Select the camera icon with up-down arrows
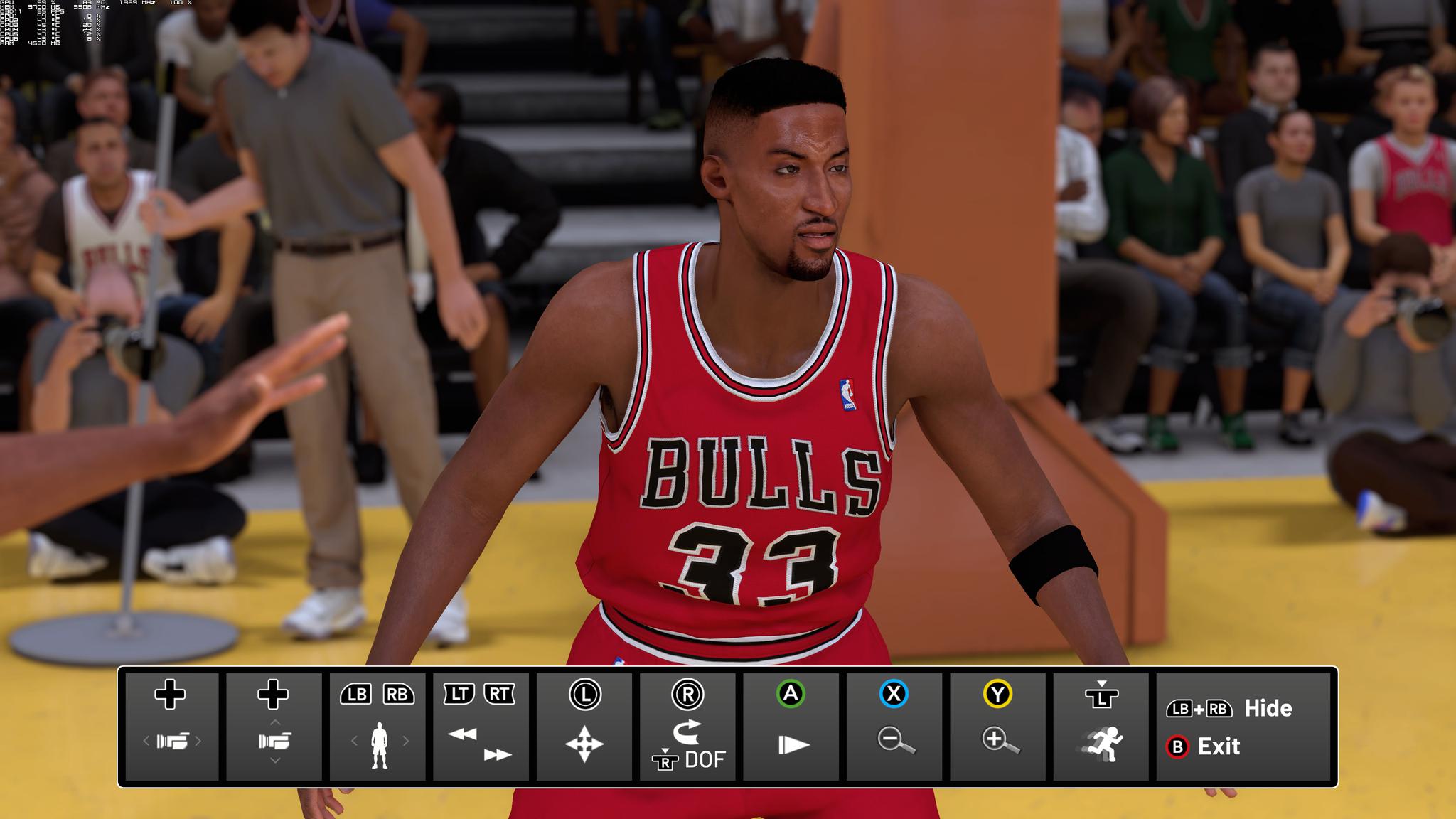Screen dimensions: 1456x819 274,742
